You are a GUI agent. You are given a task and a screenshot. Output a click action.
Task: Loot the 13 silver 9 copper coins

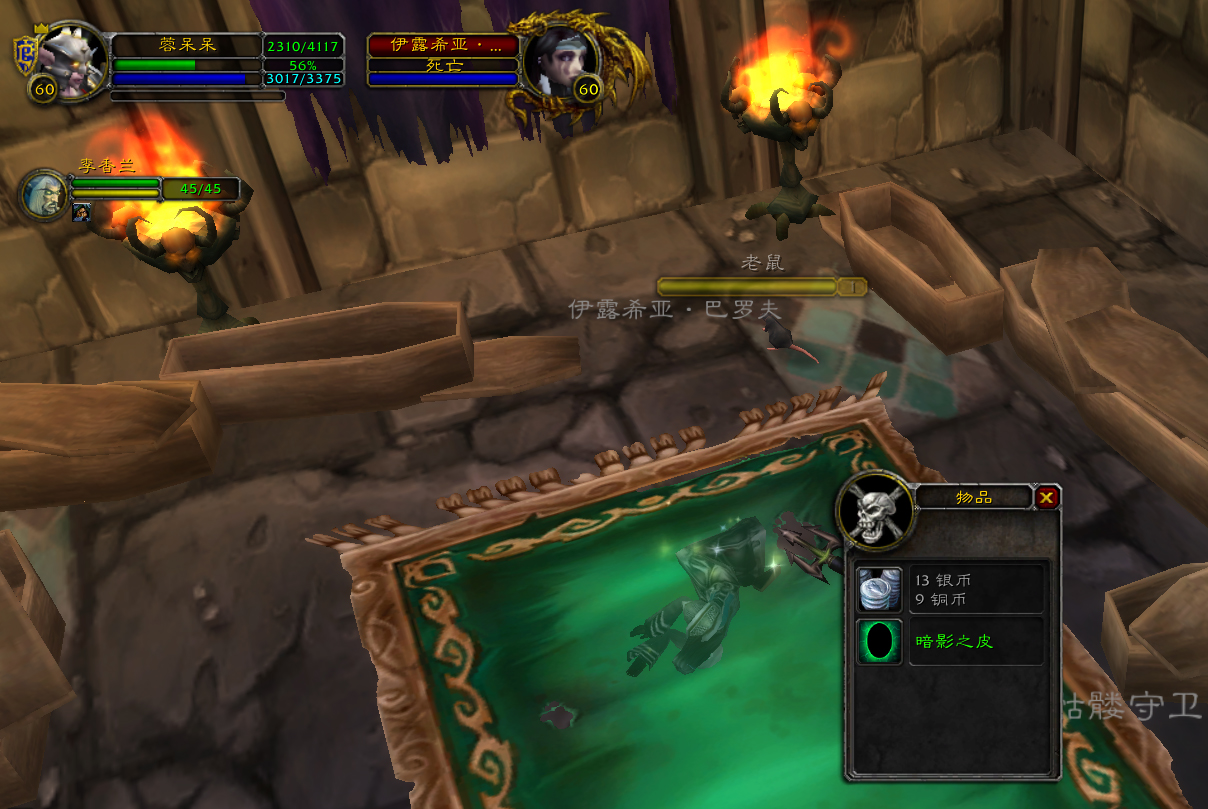pyautogui.click(x=880, y=588)
